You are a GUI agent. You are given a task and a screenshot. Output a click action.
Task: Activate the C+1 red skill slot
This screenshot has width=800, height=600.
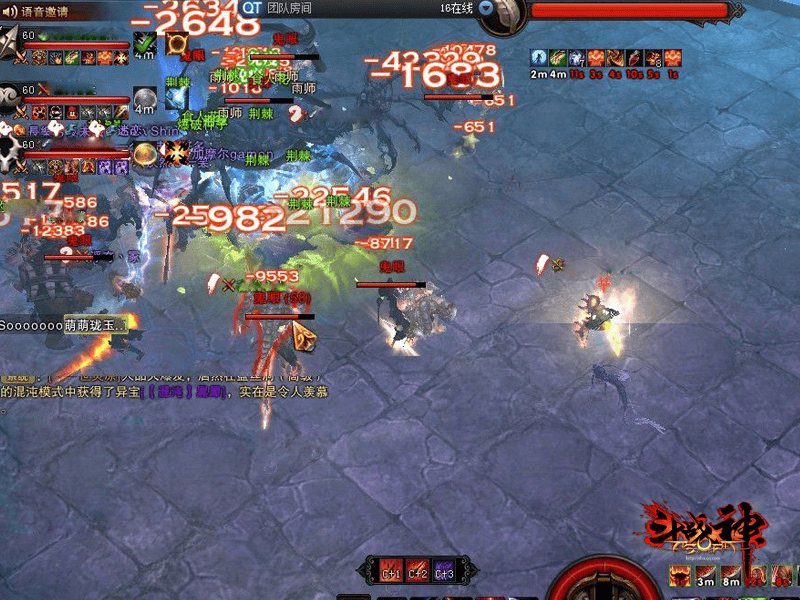pos(391,569)
